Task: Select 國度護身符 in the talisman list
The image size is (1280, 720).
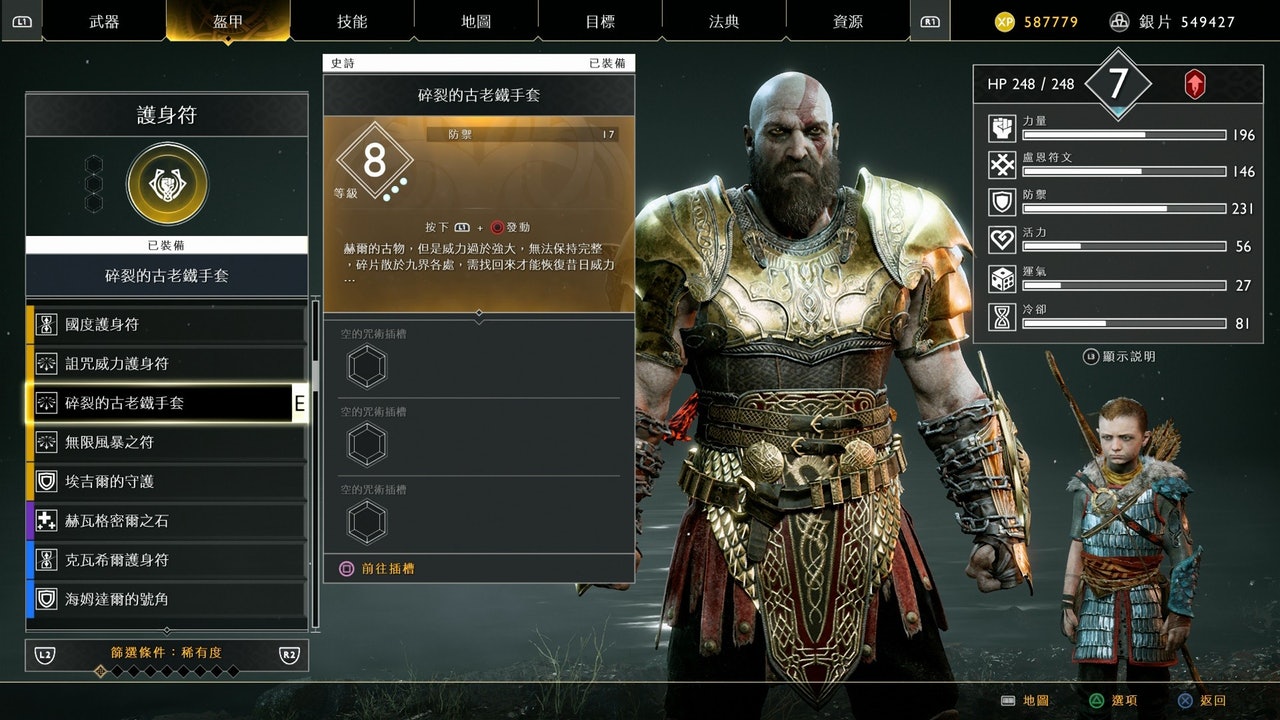Action: (x=166, y=325)
